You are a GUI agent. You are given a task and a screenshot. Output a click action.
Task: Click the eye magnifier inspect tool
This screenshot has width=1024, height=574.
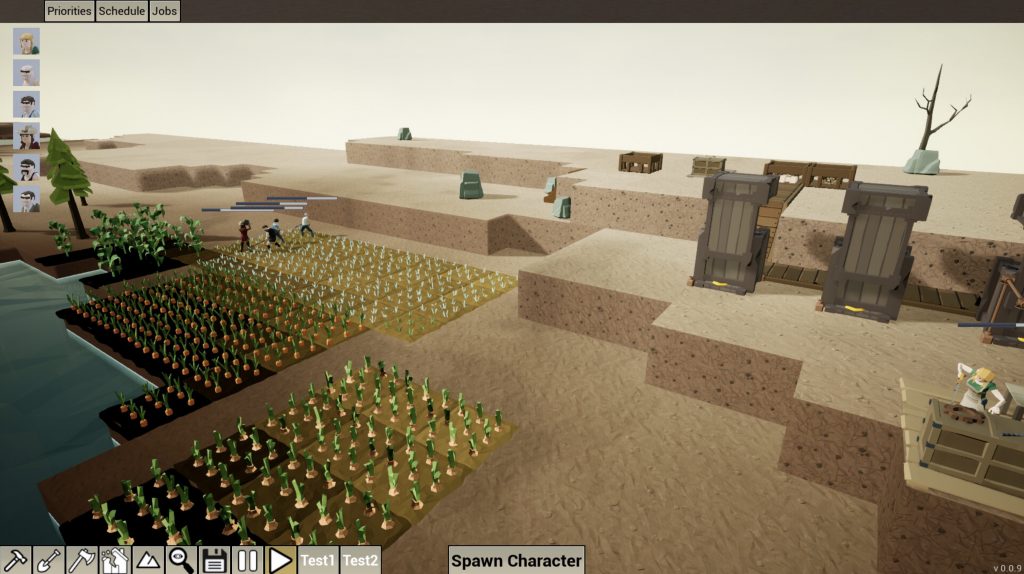(181, 560)
